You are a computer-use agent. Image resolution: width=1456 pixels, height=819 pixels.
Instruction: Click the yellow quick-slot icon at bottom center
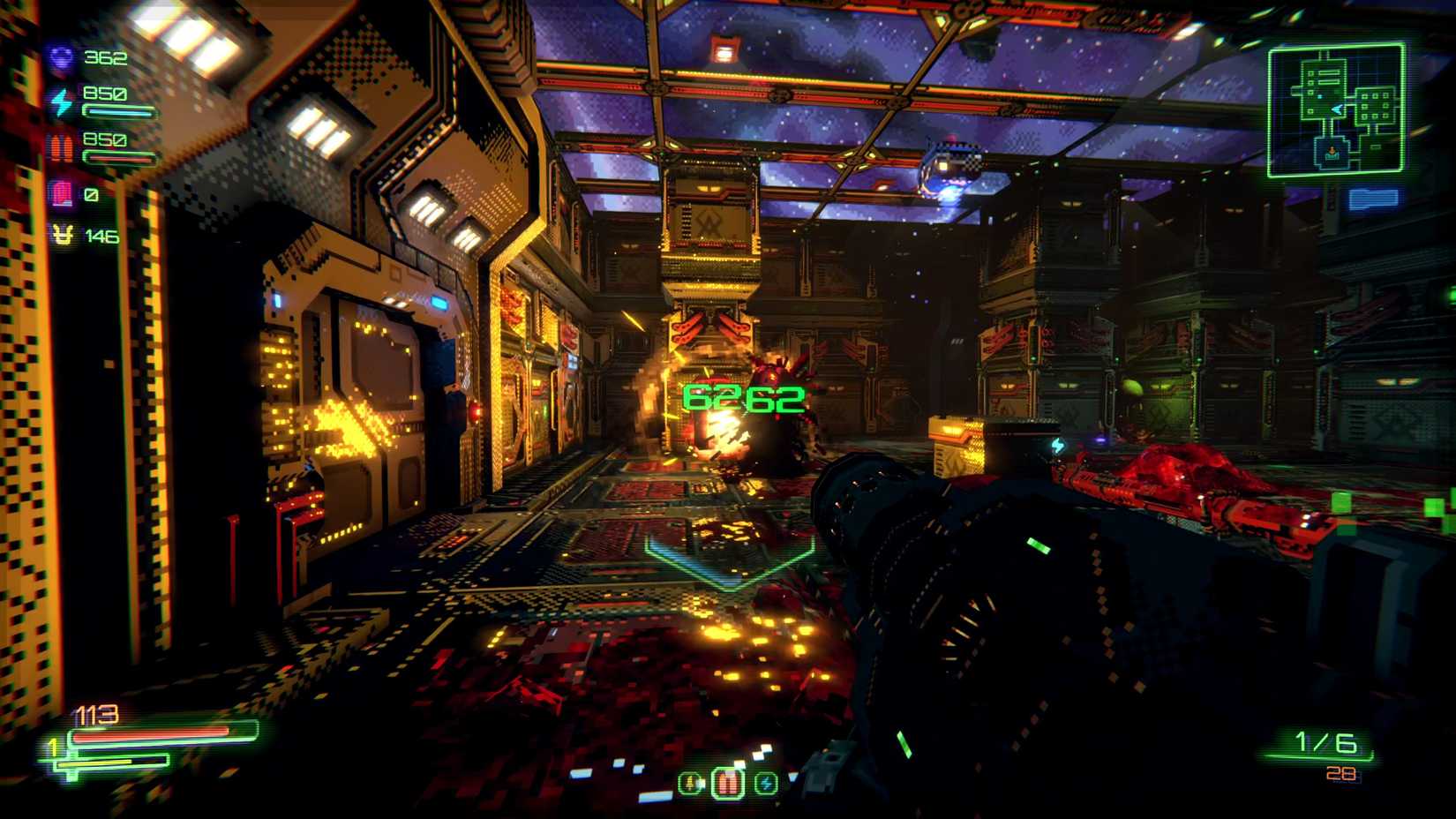point(691,784)
